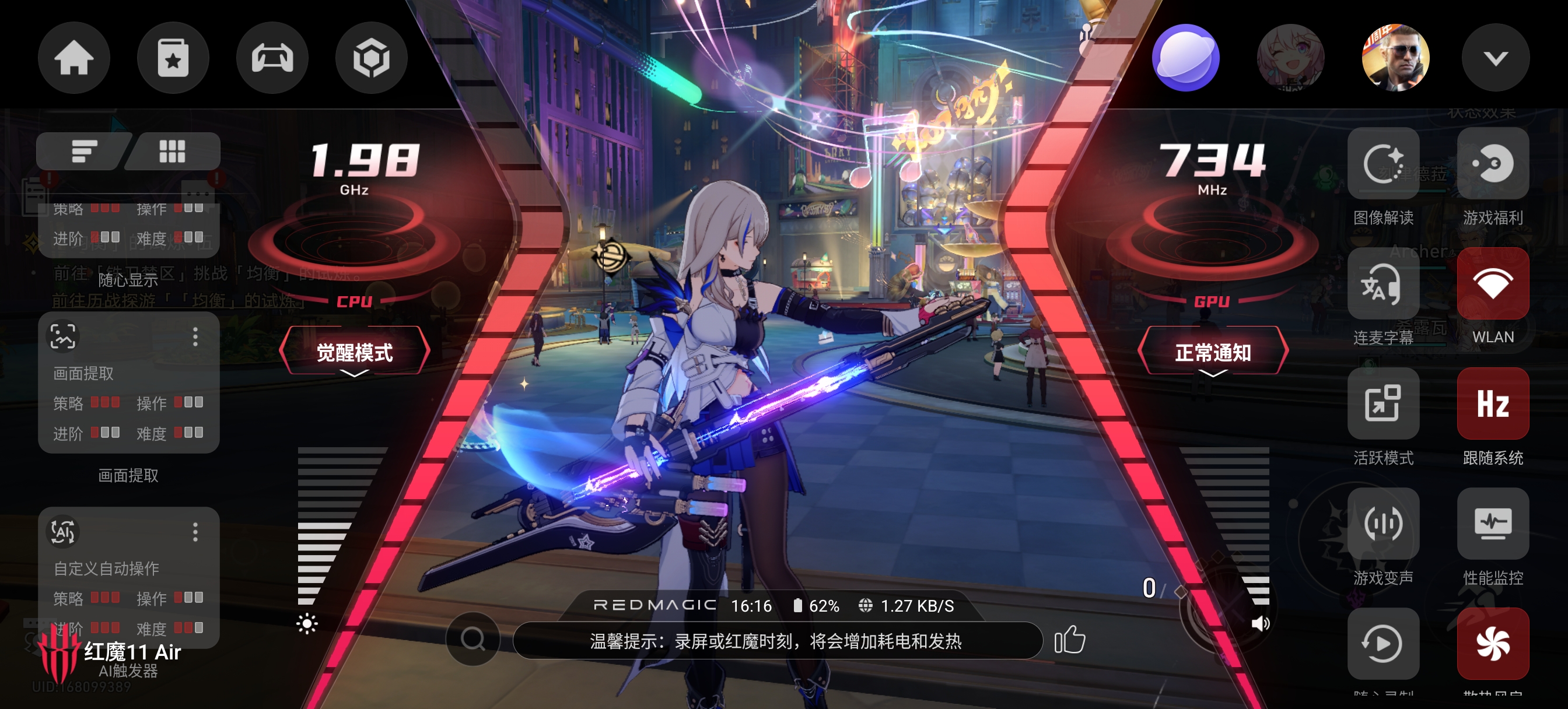
Task: Switch to the list view tab
Action: [84, 152]
